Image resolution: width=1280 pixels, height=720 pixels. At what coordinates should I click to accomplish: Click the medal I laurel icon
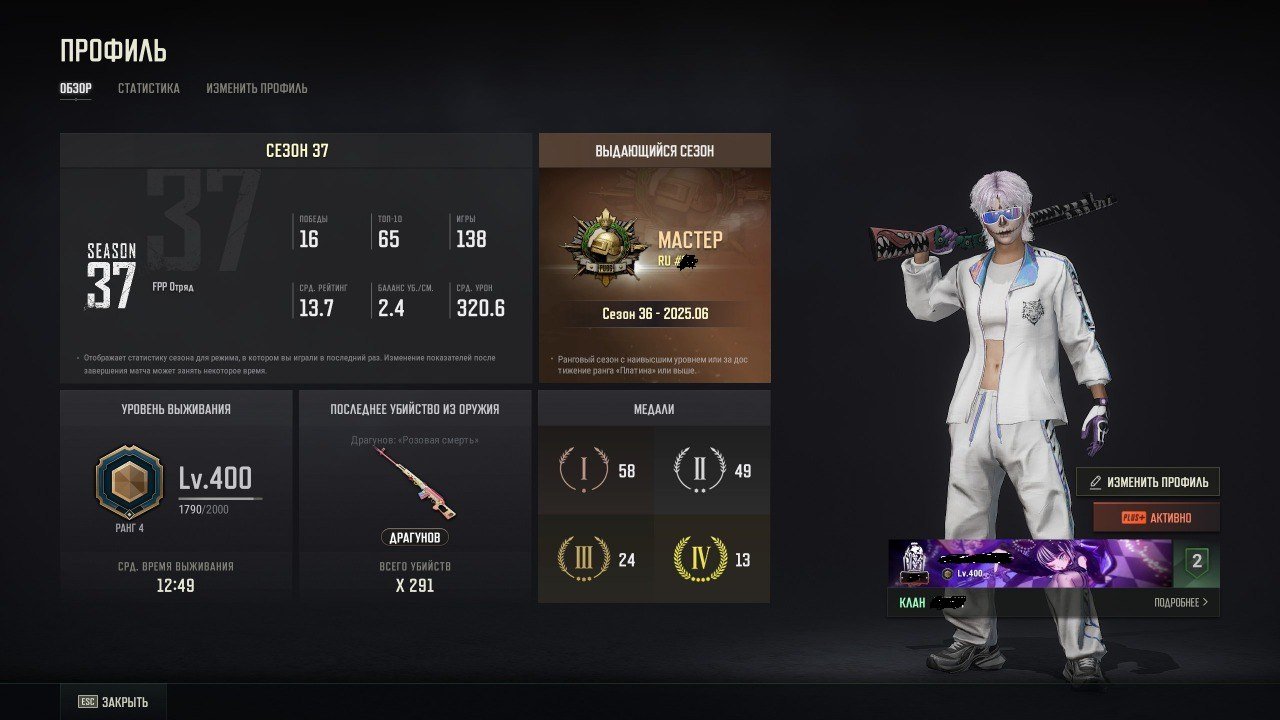(584, 470)
